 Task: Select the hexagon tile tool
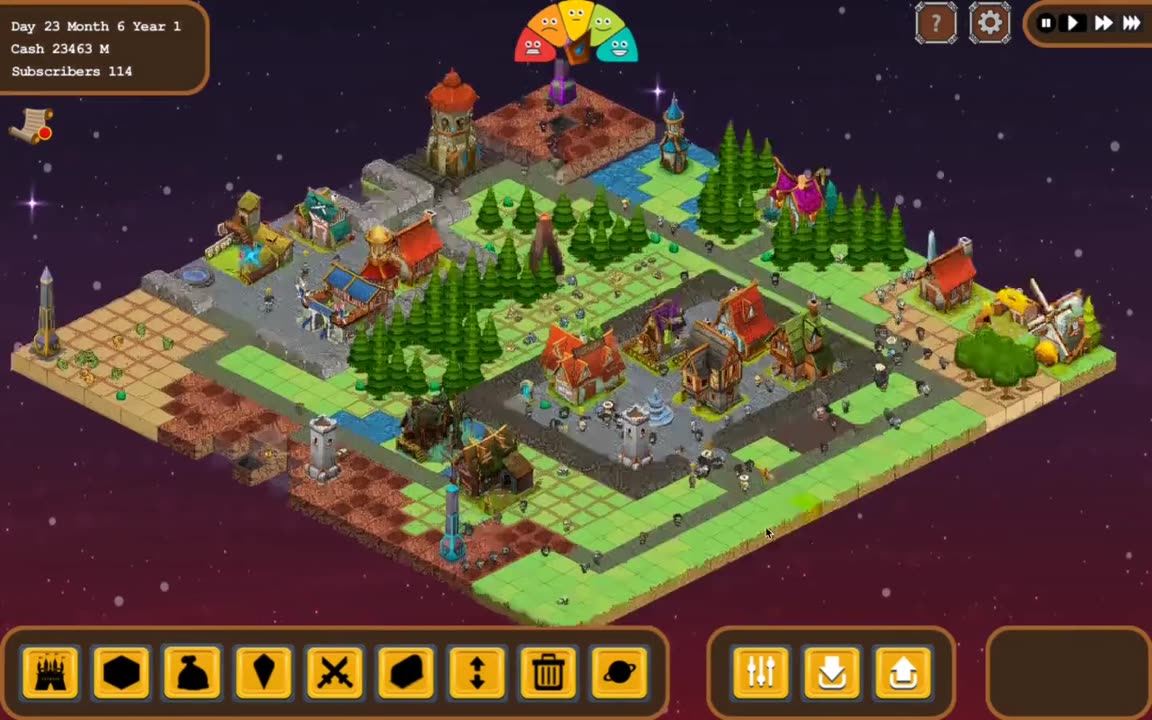[121, 672]
